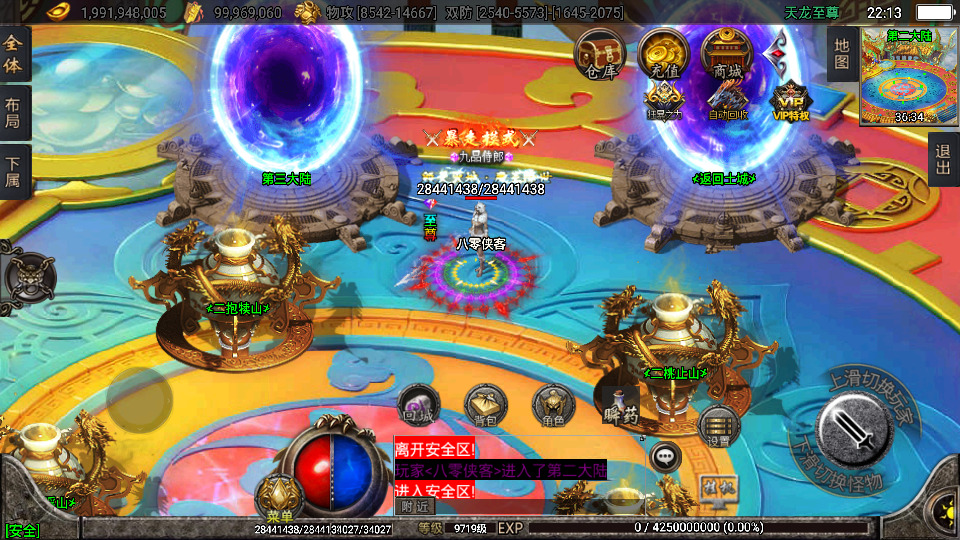This screenshot has width=960, height=540.
Task: Open the 背包 backpack
Action: tap(485, 404)
